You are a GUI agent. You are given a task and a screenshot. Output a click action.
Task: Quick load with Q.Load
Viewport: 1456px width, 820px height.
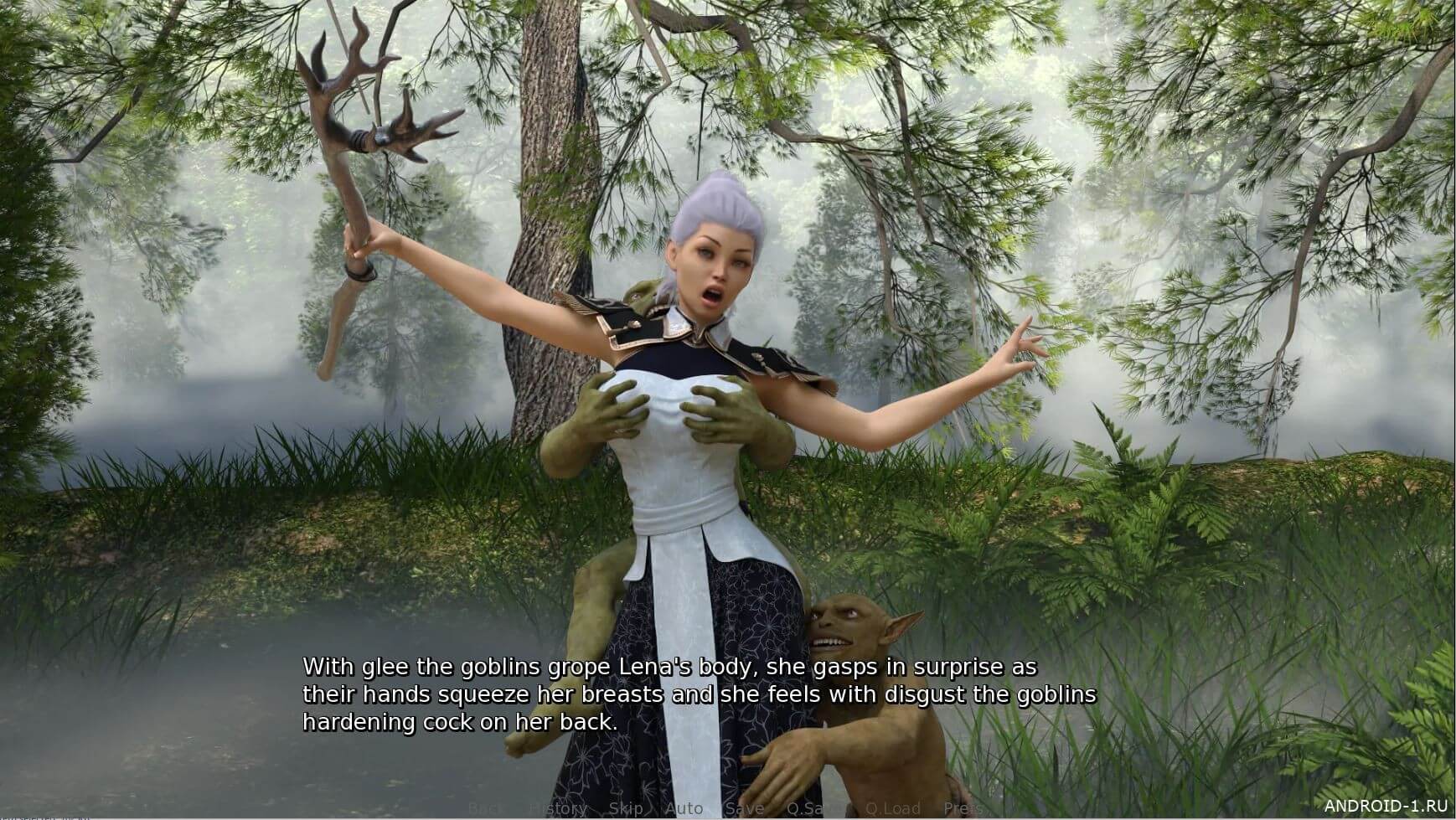pyautogui.click(x=892, y=808)
